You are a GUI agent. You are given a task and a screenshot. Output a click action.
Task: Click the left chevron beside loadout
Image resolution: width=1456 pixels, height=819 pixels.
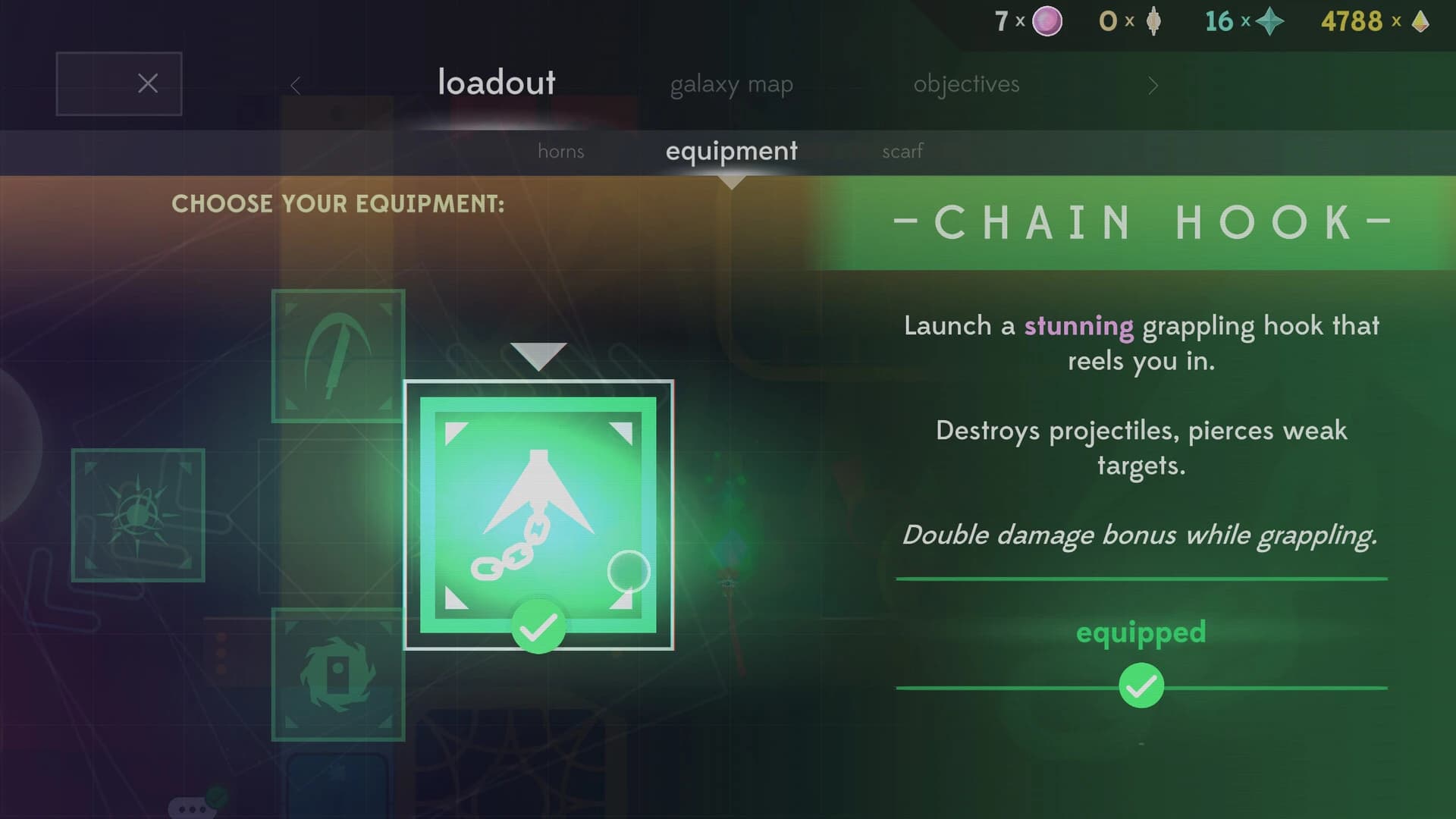[295, 85]
